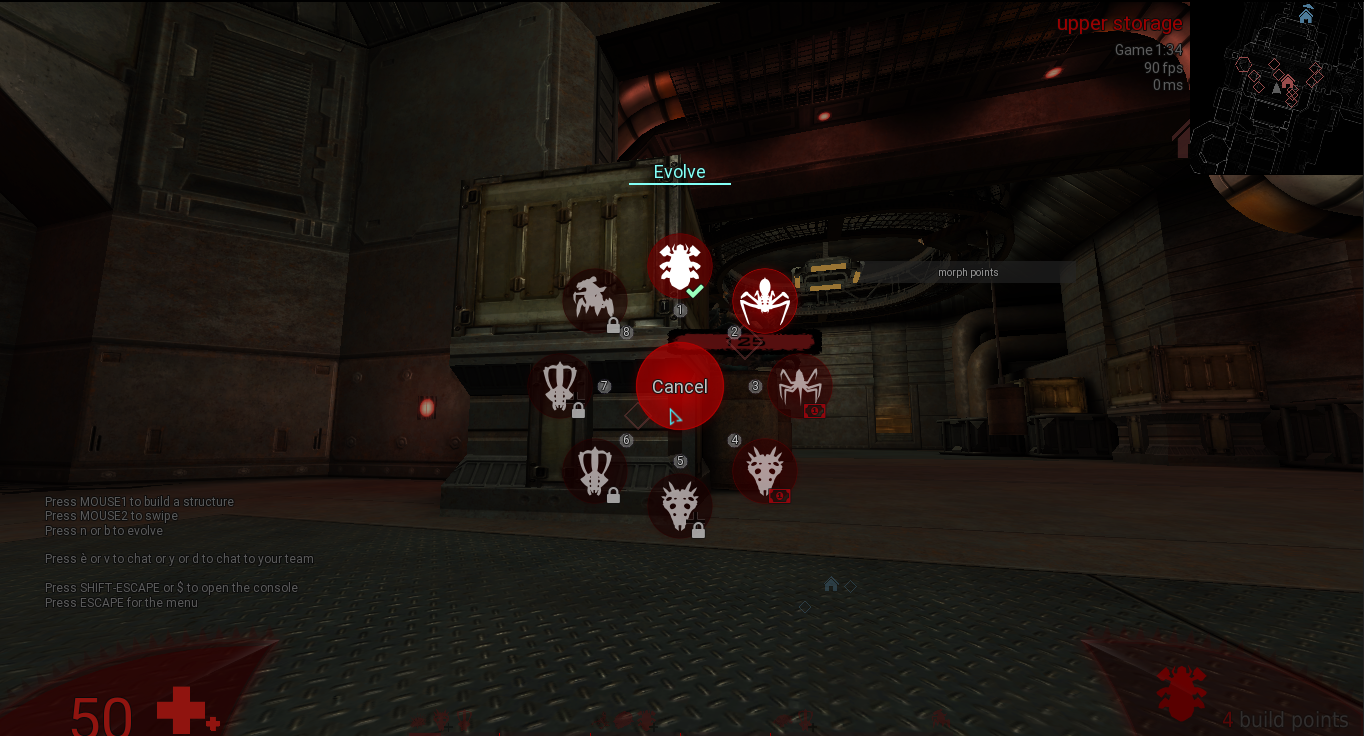Click the minimap of upper storage

(x=1275, y=88)
